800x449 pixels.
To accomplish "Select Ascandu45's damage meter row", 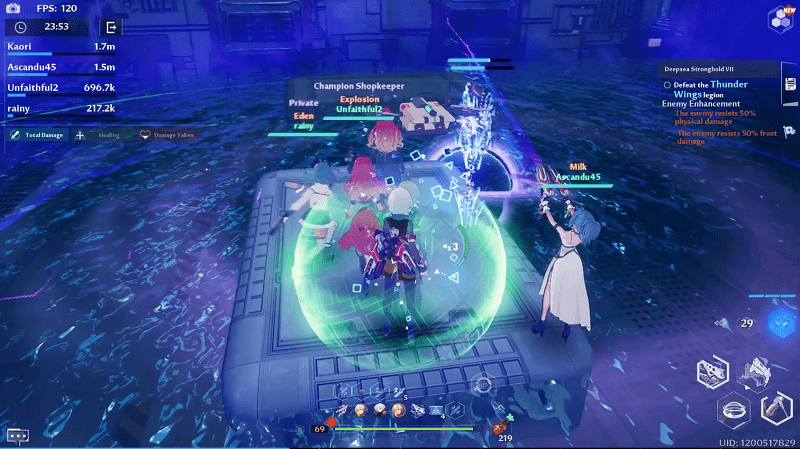I will point(60,67).
